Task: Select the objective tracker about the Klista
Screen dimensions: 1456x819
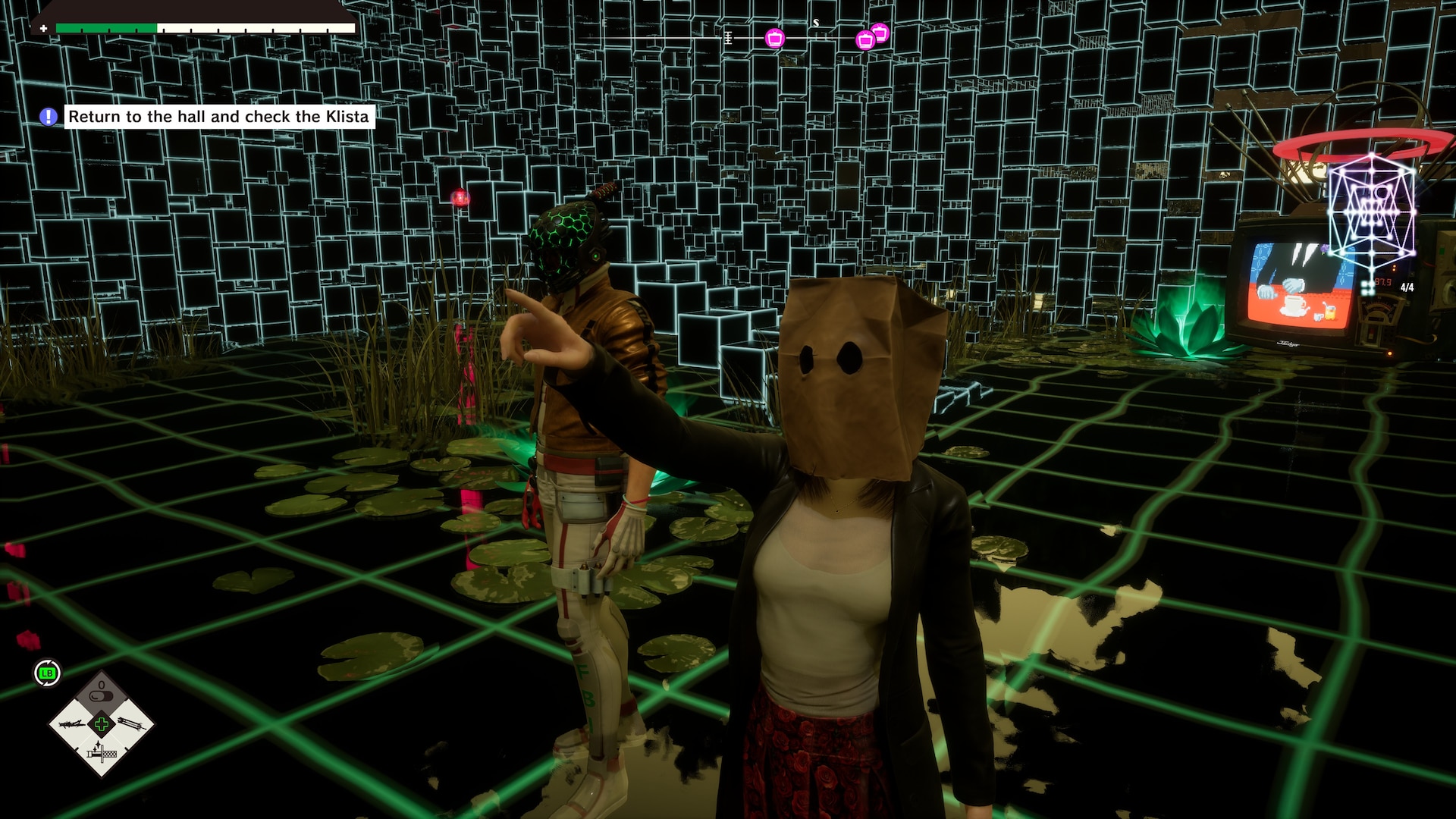Action: click(218, 117)
